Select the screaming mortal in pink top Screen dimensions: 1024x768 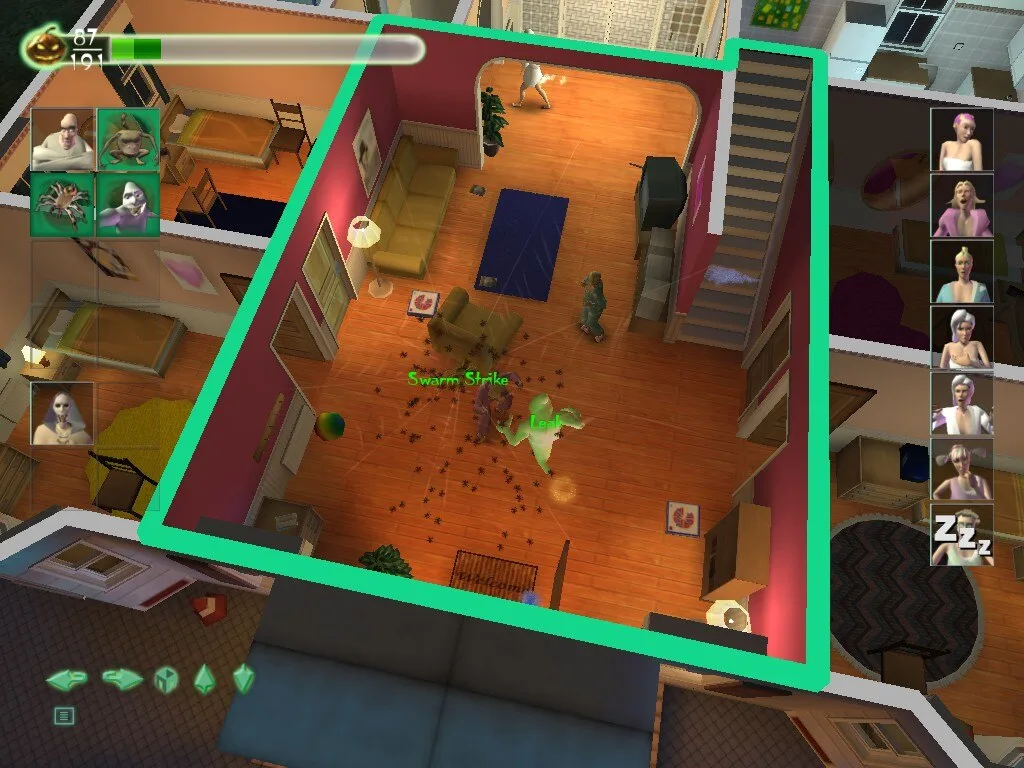point(962,206)
